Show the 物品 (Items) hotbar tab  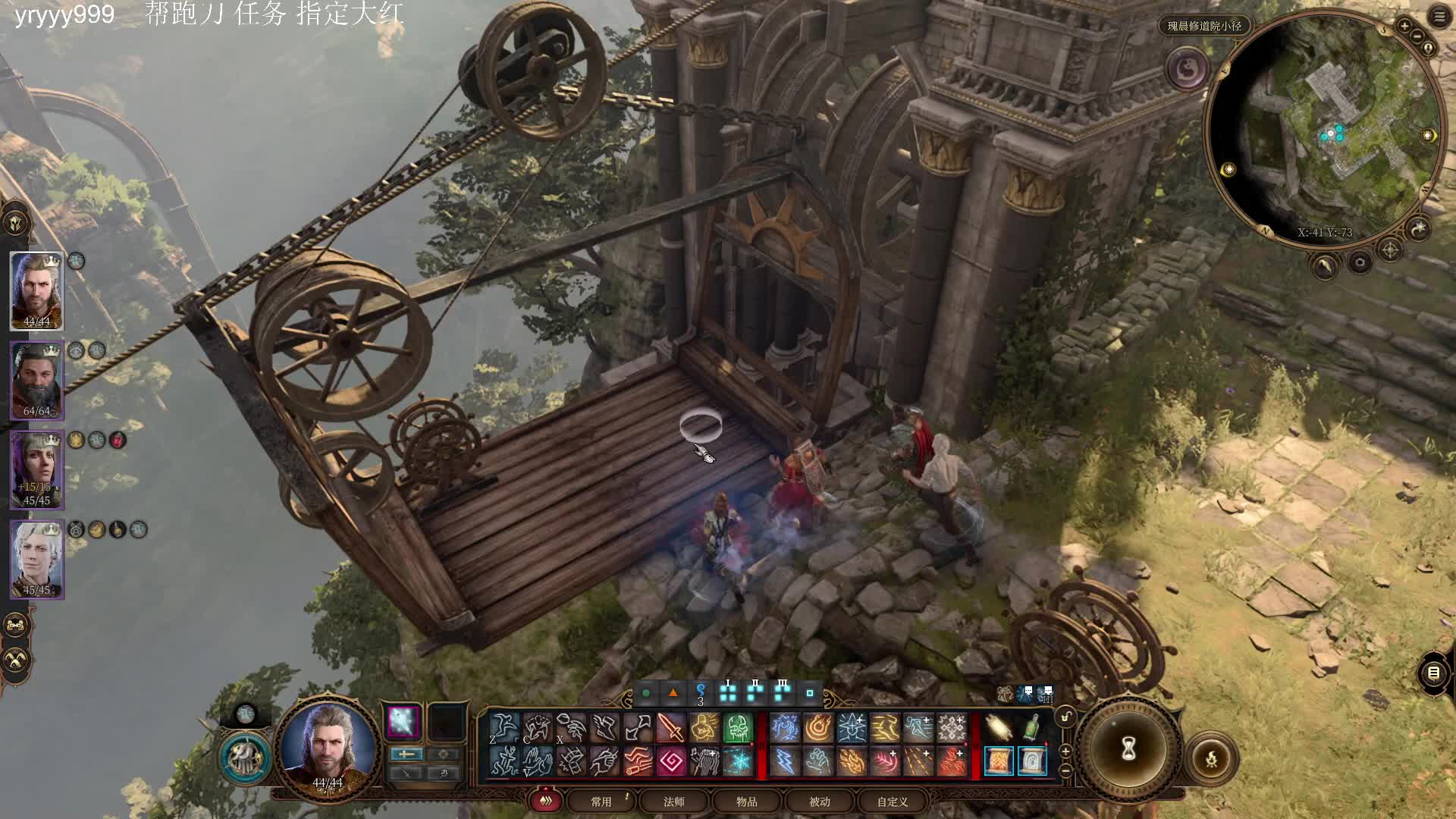point(747,802)
